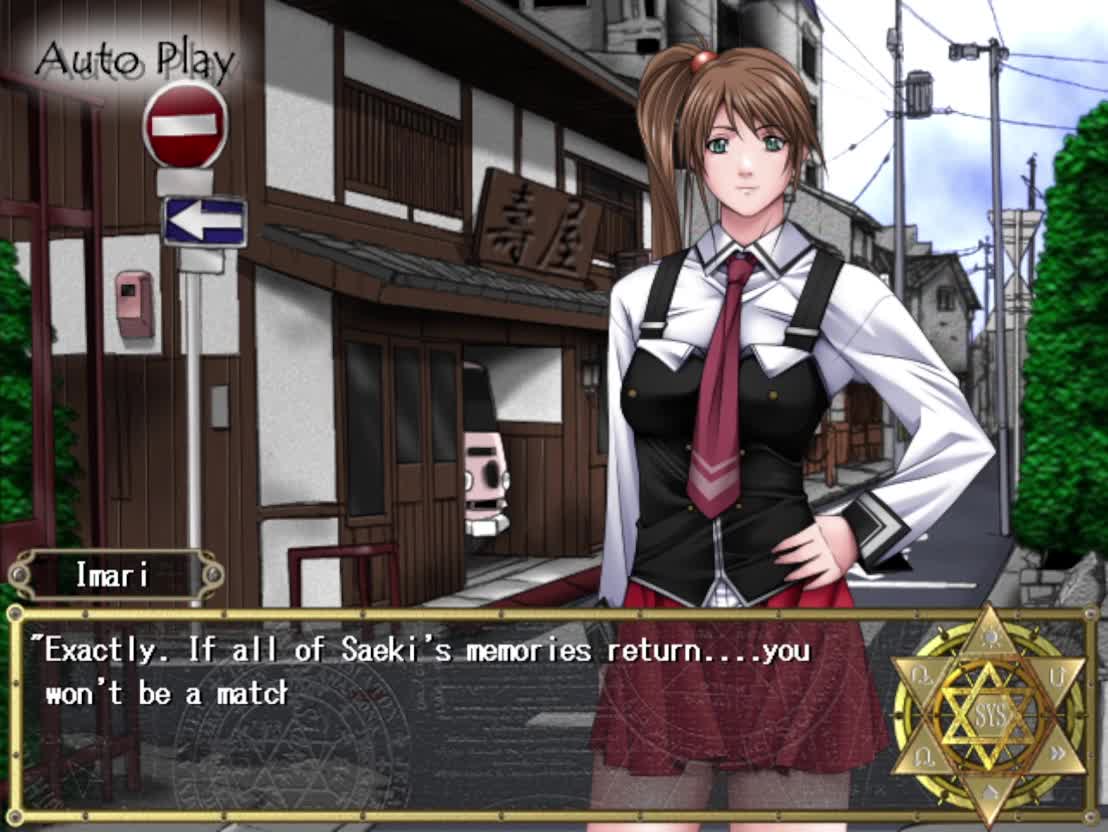Click the sun icon on the hexagram
Viewport: 1108px width, 832px height.
pyautogui.click(x=988, y=636)
